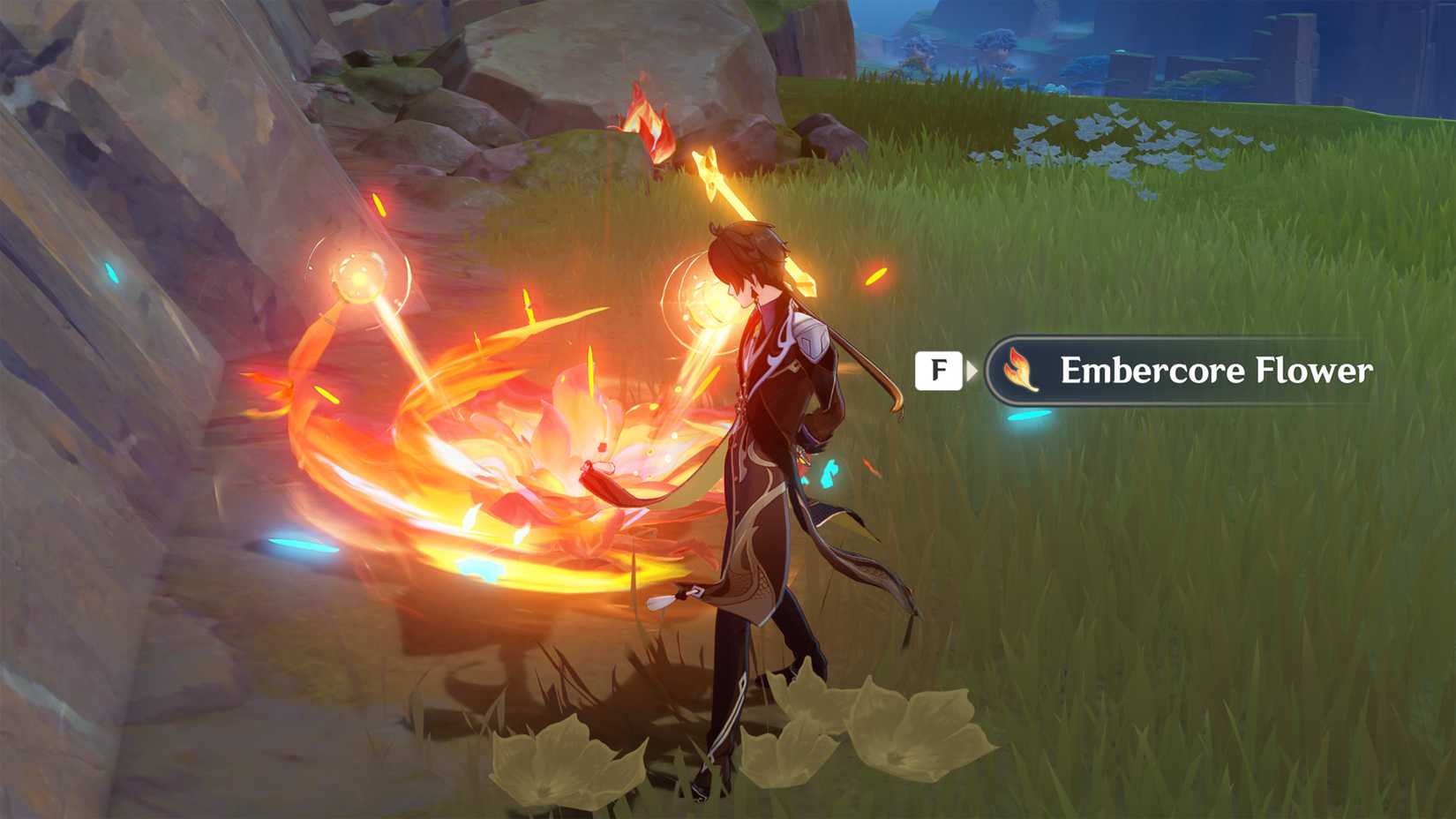Click the Embercore Flower item icon
The image size is (1456, 819).
[1022, 371]
